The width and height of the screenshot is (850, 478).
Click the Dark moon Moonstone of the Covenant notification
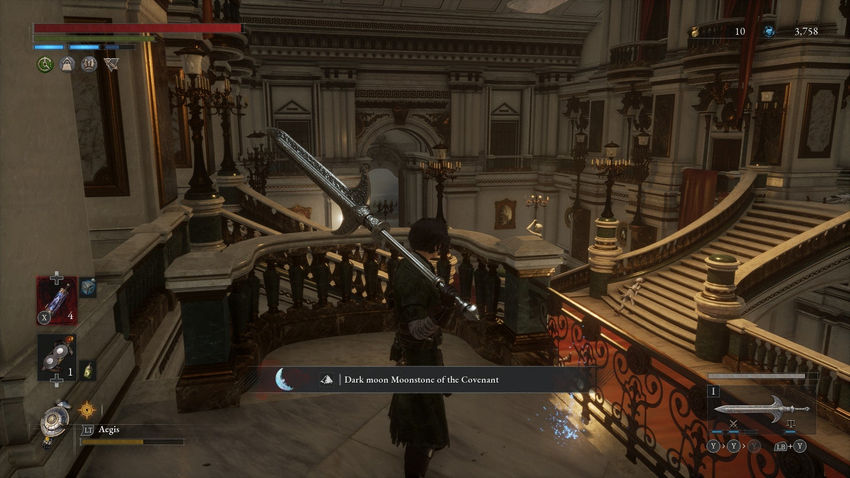pos(423,379)
